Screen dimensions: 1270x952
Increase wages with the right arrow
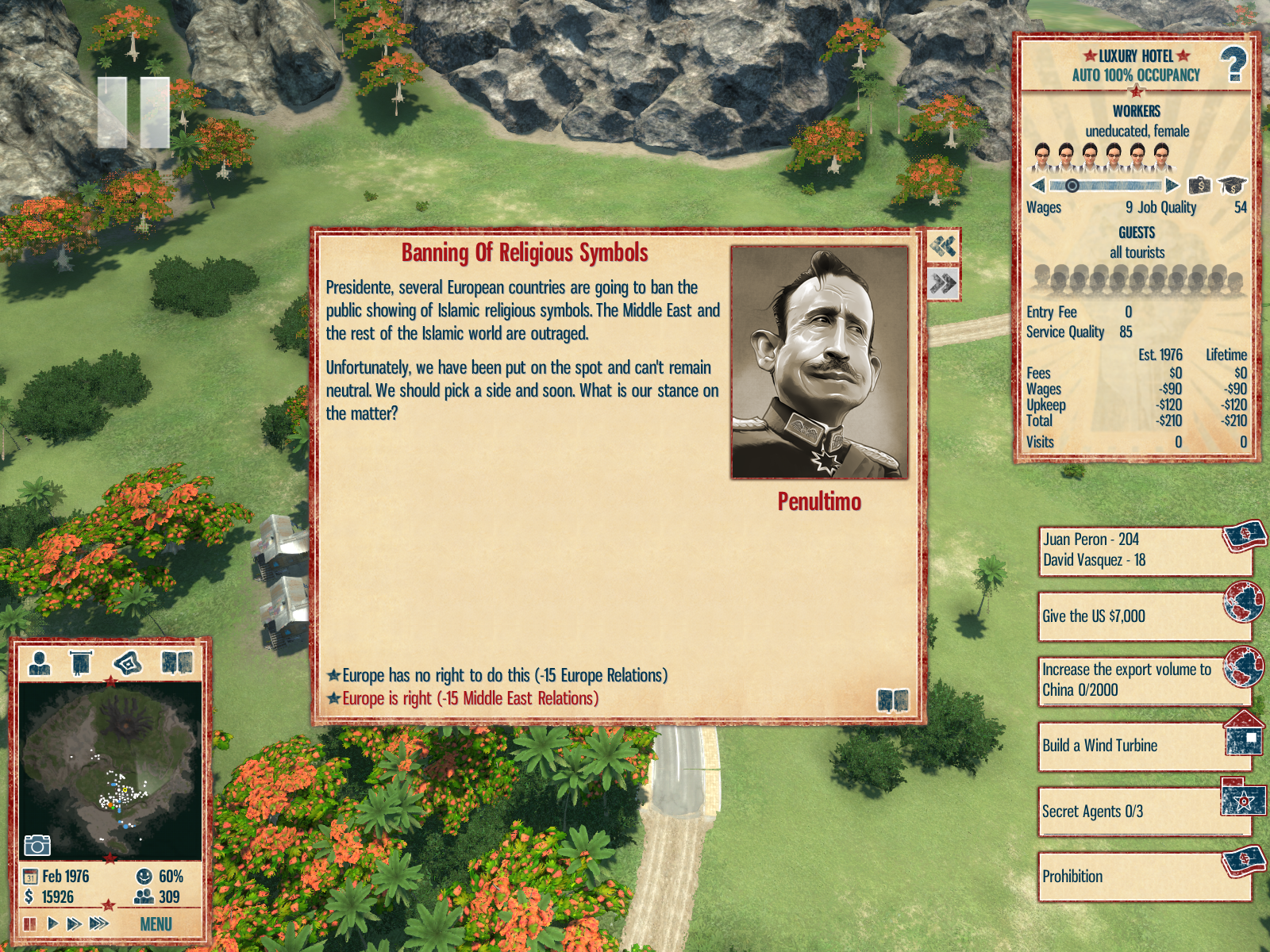coord(1172,186)
